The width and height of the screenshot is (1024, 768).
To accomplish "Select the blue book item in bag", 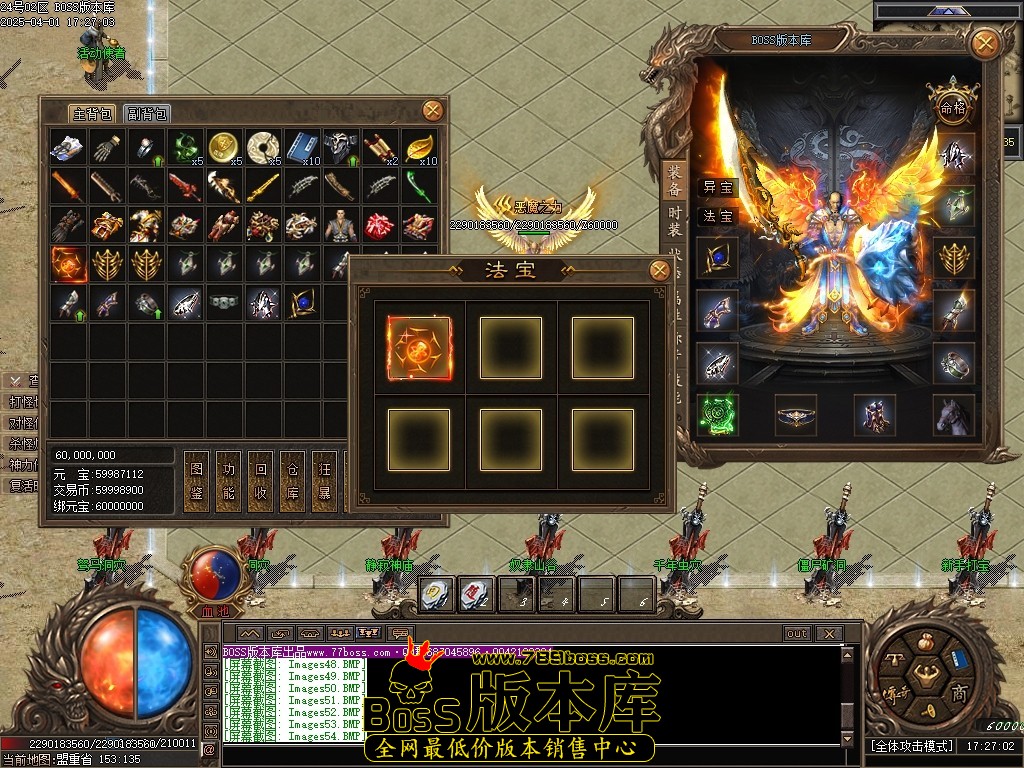I will pyautogui.click(x=302, y=147).
